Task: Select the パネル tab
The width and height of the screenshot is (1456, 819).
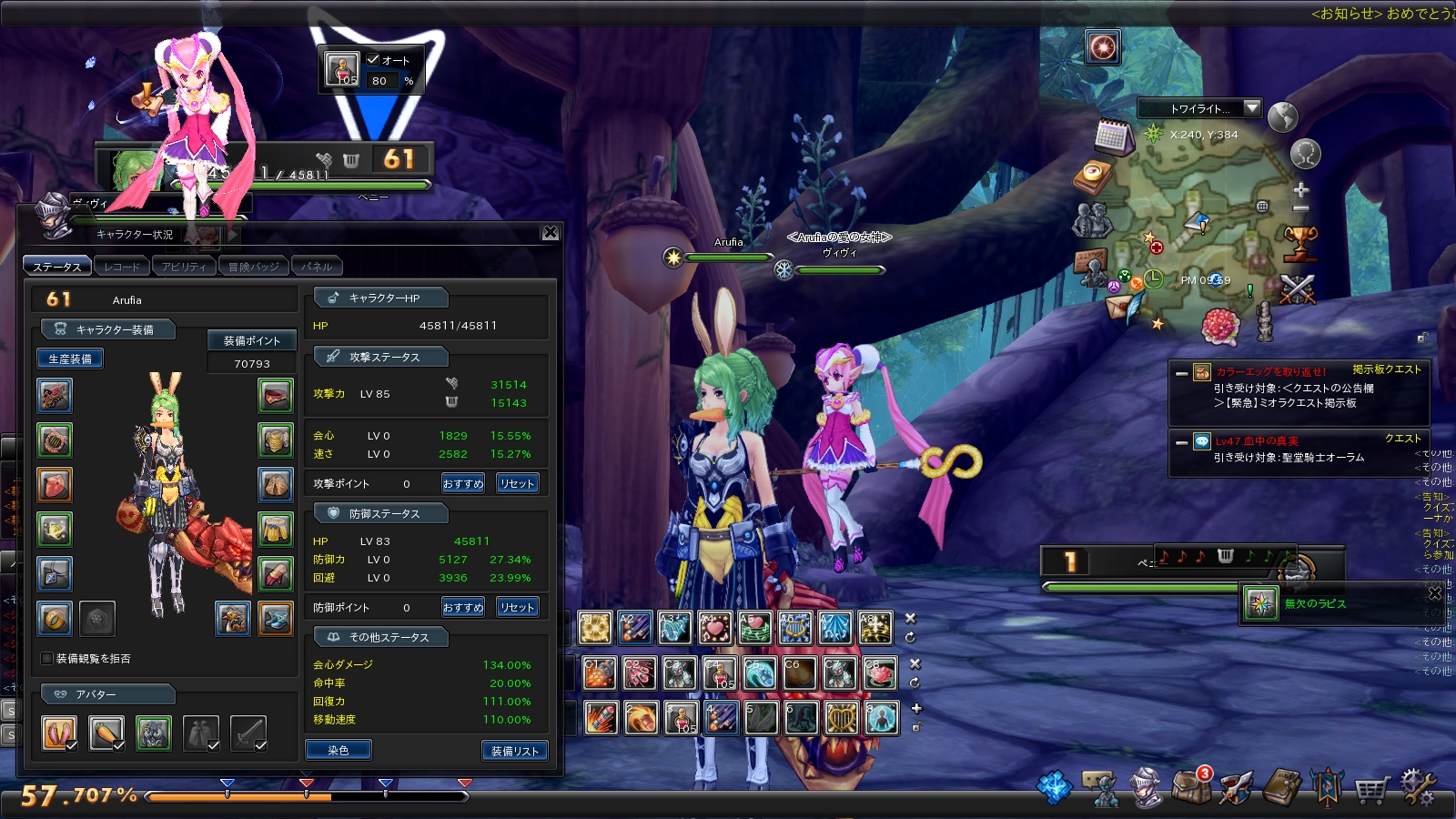Action: tap(317, 267)
